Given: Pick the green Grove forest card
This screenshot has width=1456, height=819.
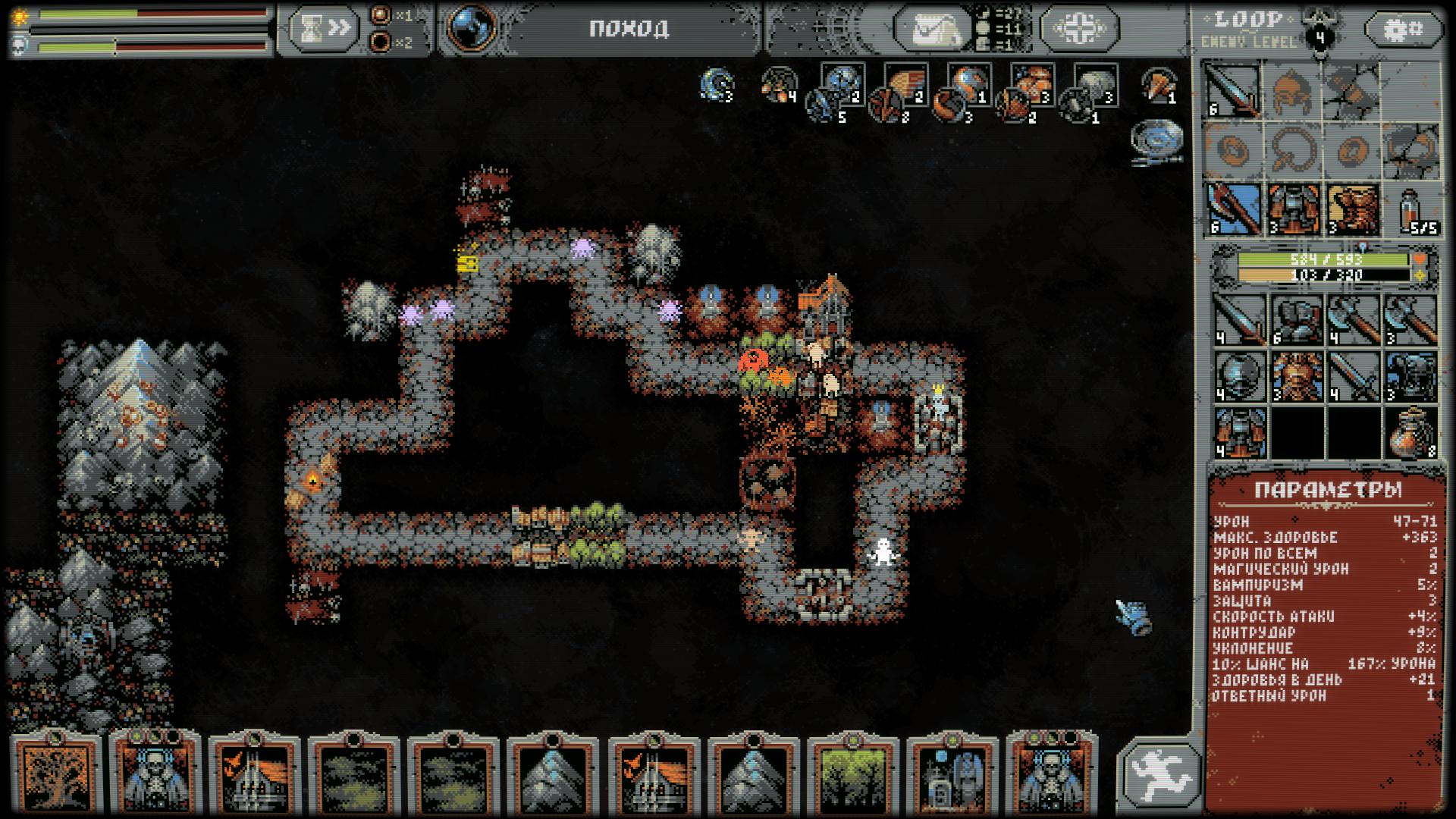Looking at the screenshot, I should 852,773.
